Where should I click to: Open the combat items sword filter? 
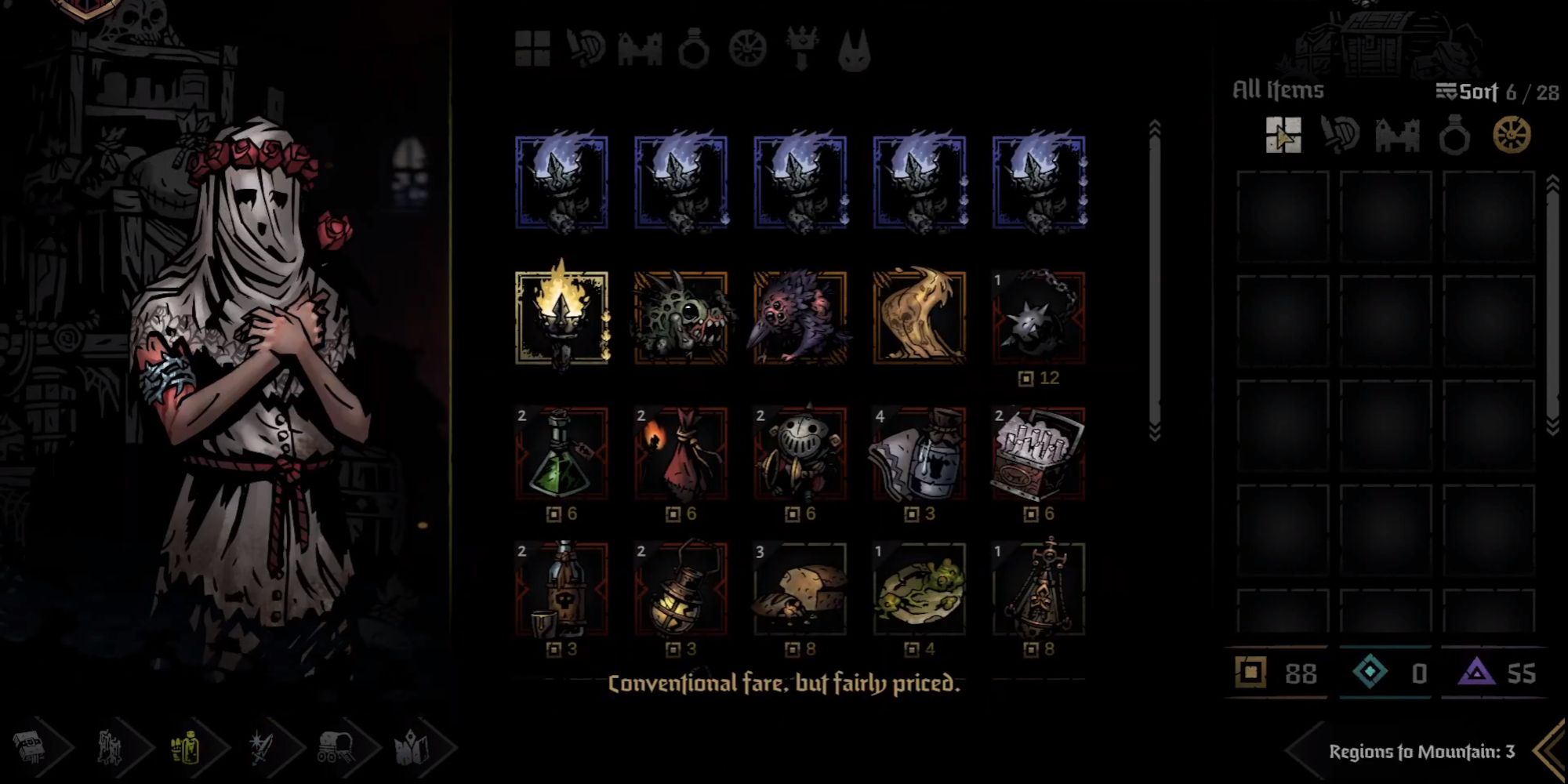tap(585, 50)
